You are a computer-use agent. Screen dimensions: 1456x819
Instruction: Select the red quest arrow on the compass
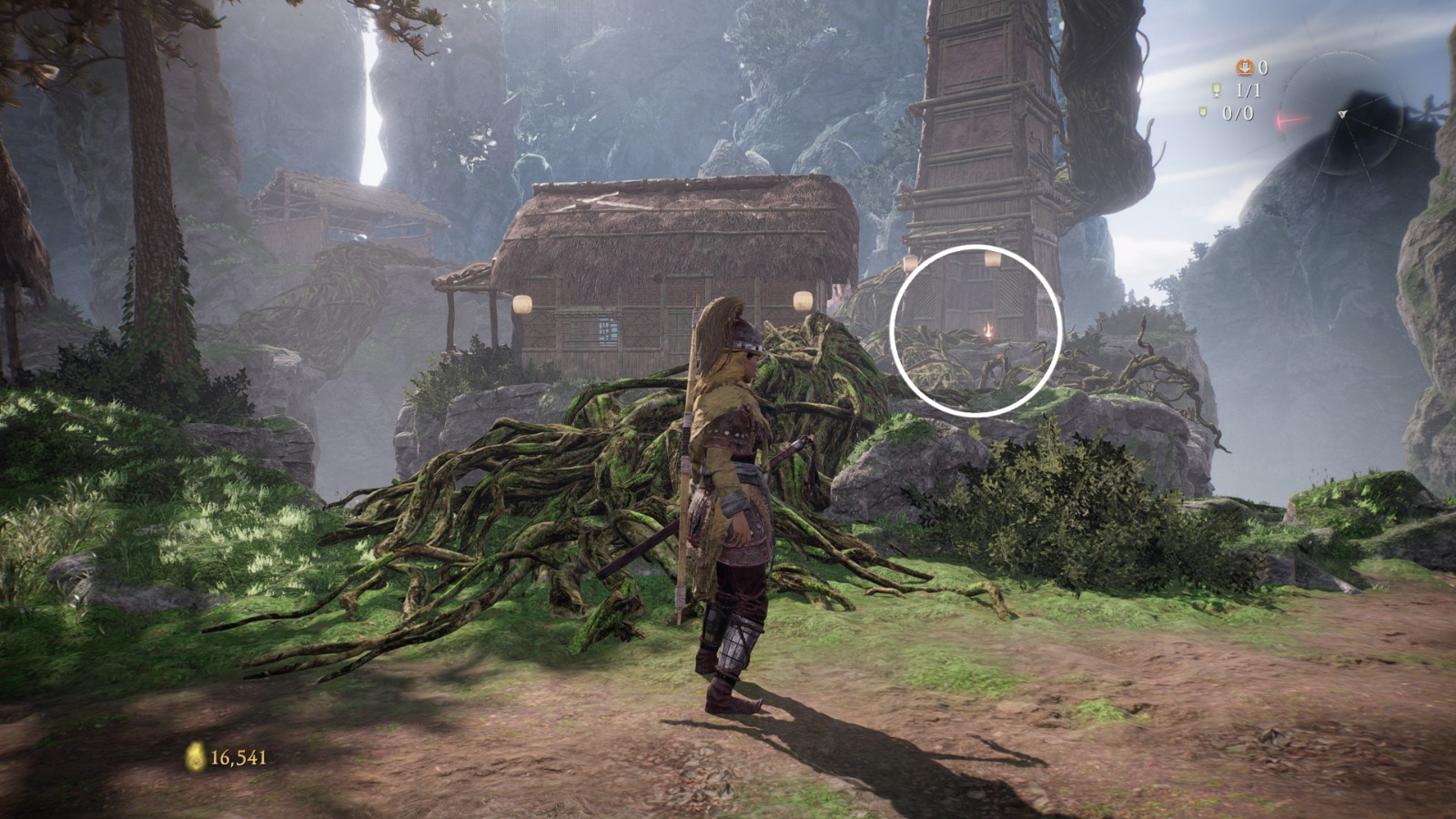pyautogui.click(x=1288, y=118)
